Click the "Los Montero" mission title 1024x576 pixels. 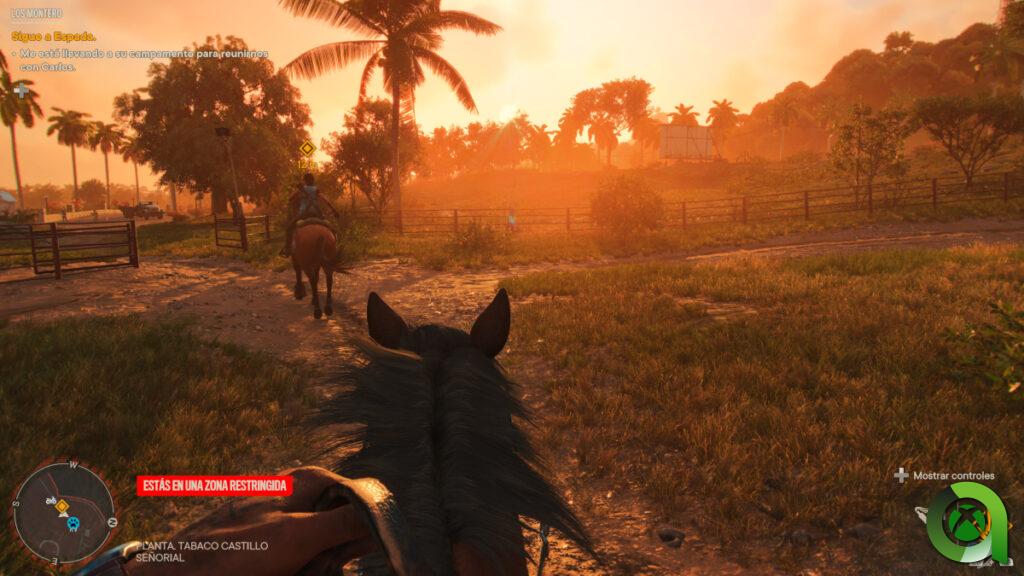click(36, 14)
